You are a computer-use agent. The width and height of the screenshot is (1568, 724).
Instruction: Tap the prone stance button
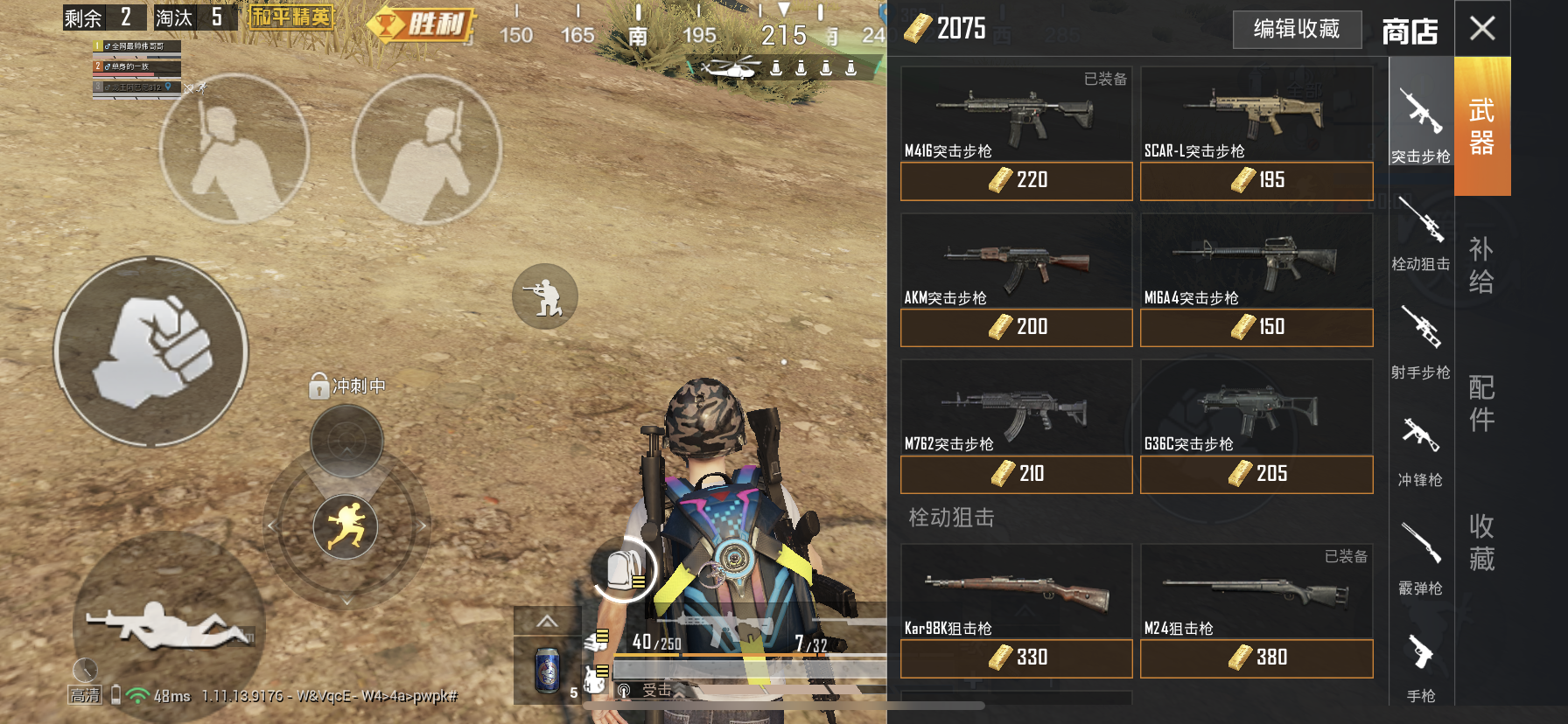166,624
